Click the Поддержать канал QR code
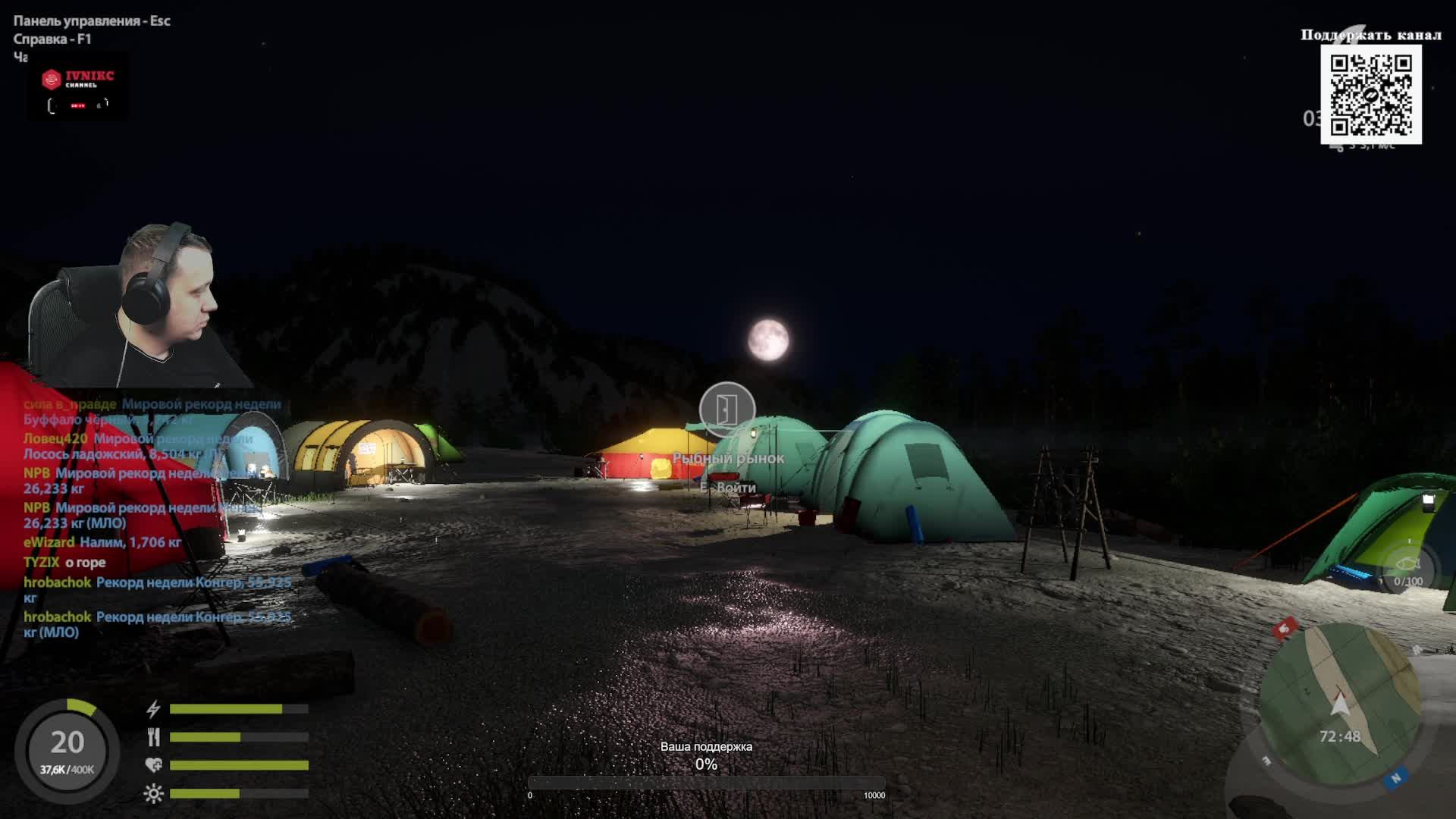This screenshot has height=819, width=1456. (1370, 94)
